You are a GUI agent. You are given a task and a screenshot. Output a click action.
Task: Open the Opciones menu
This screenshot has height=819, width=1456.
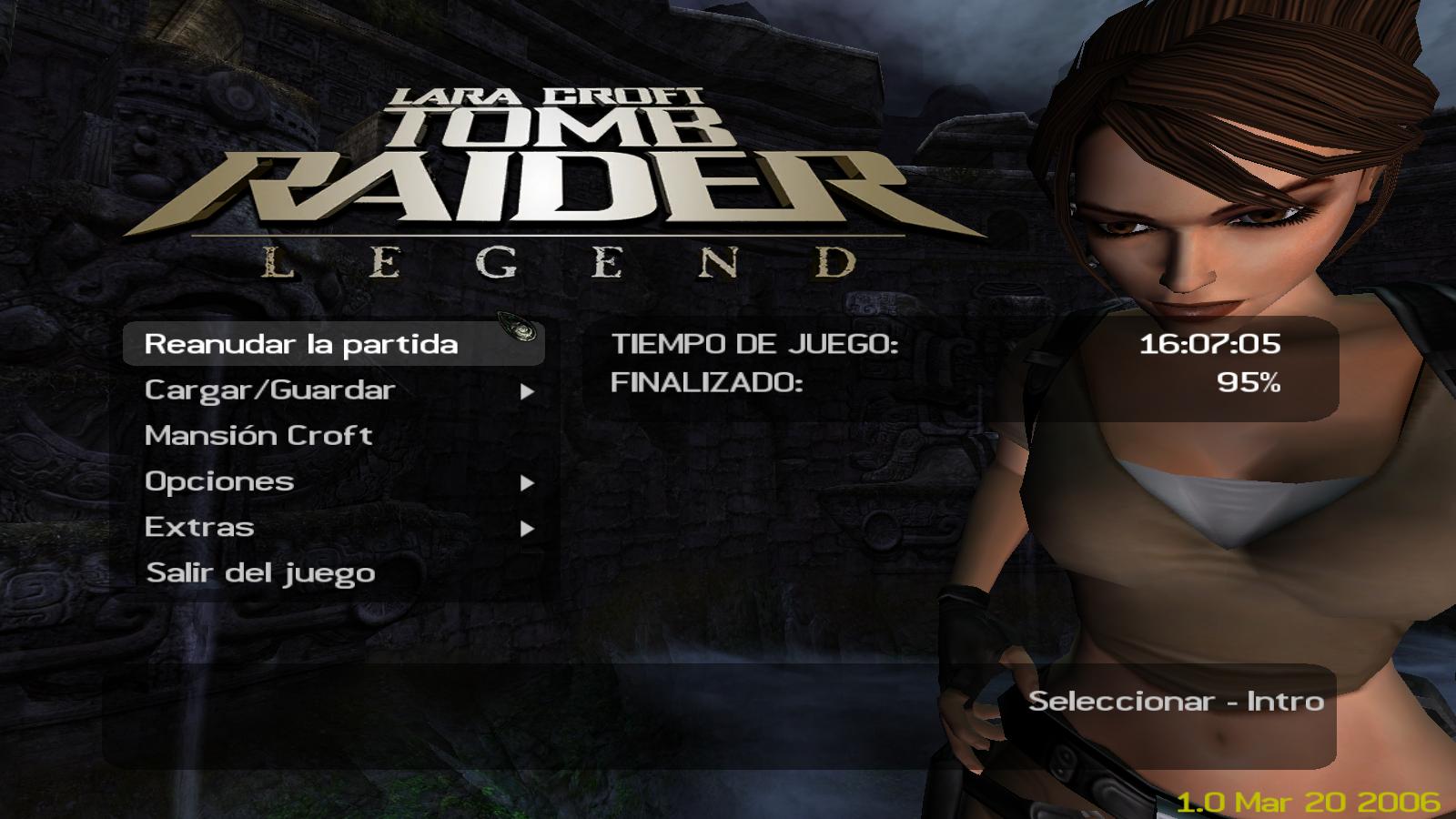click(x=219, y=481)
